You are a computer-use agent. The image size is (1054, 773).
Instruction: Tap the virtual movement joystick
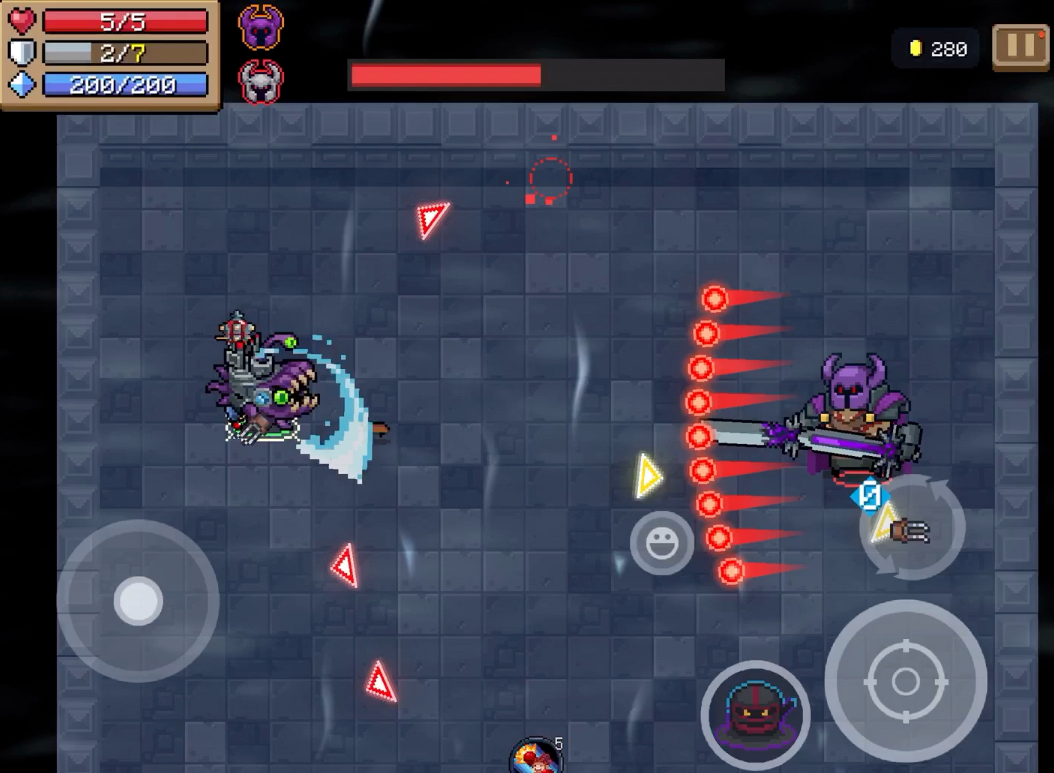click(138, 600)
